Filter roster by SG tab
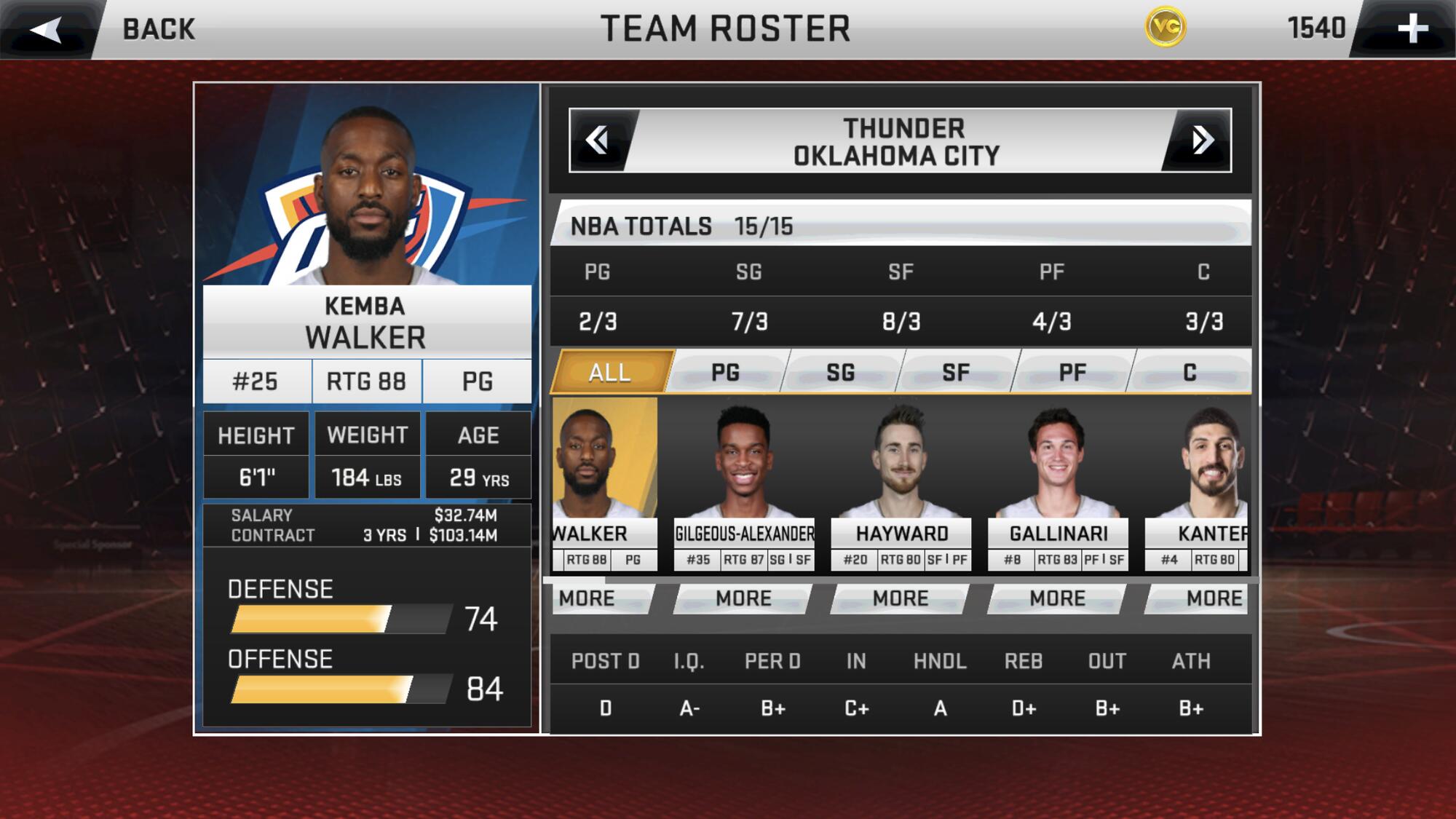Image resolution: width=1456 pixels, height=819 pixels. (x=840, y=373)
